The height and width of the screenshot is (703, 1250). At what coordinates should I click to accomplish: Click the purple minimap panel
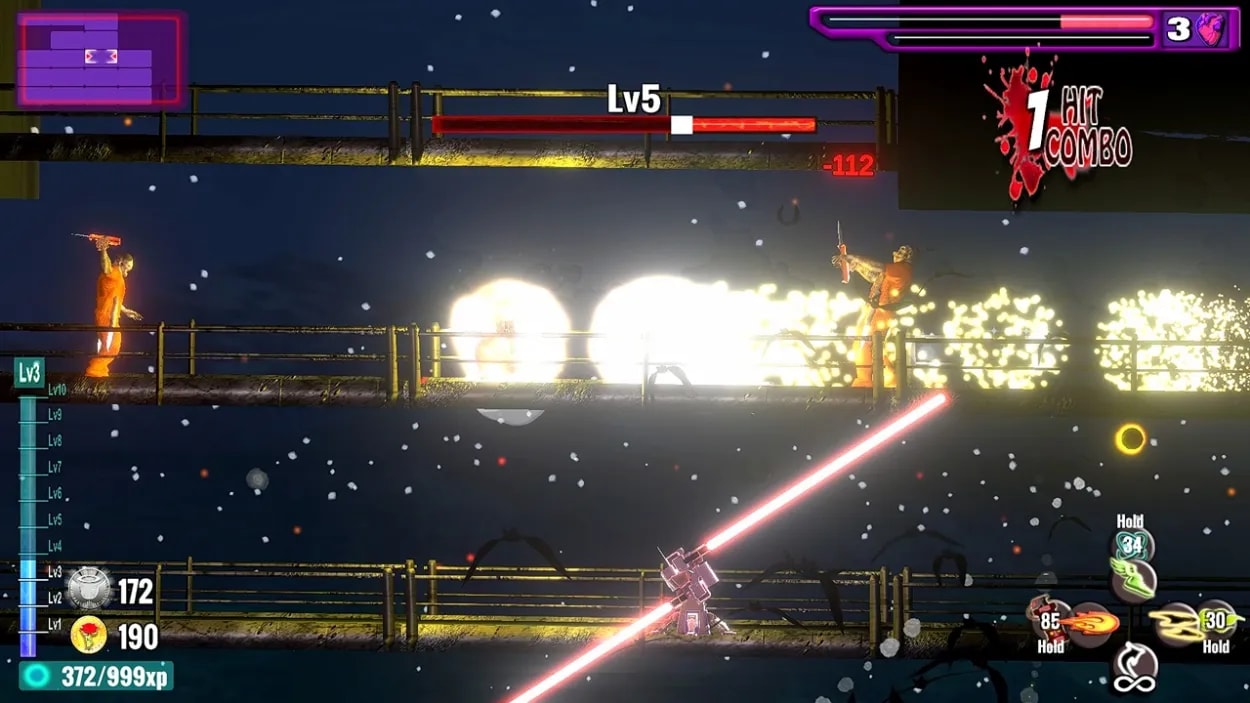coord(100,60)
